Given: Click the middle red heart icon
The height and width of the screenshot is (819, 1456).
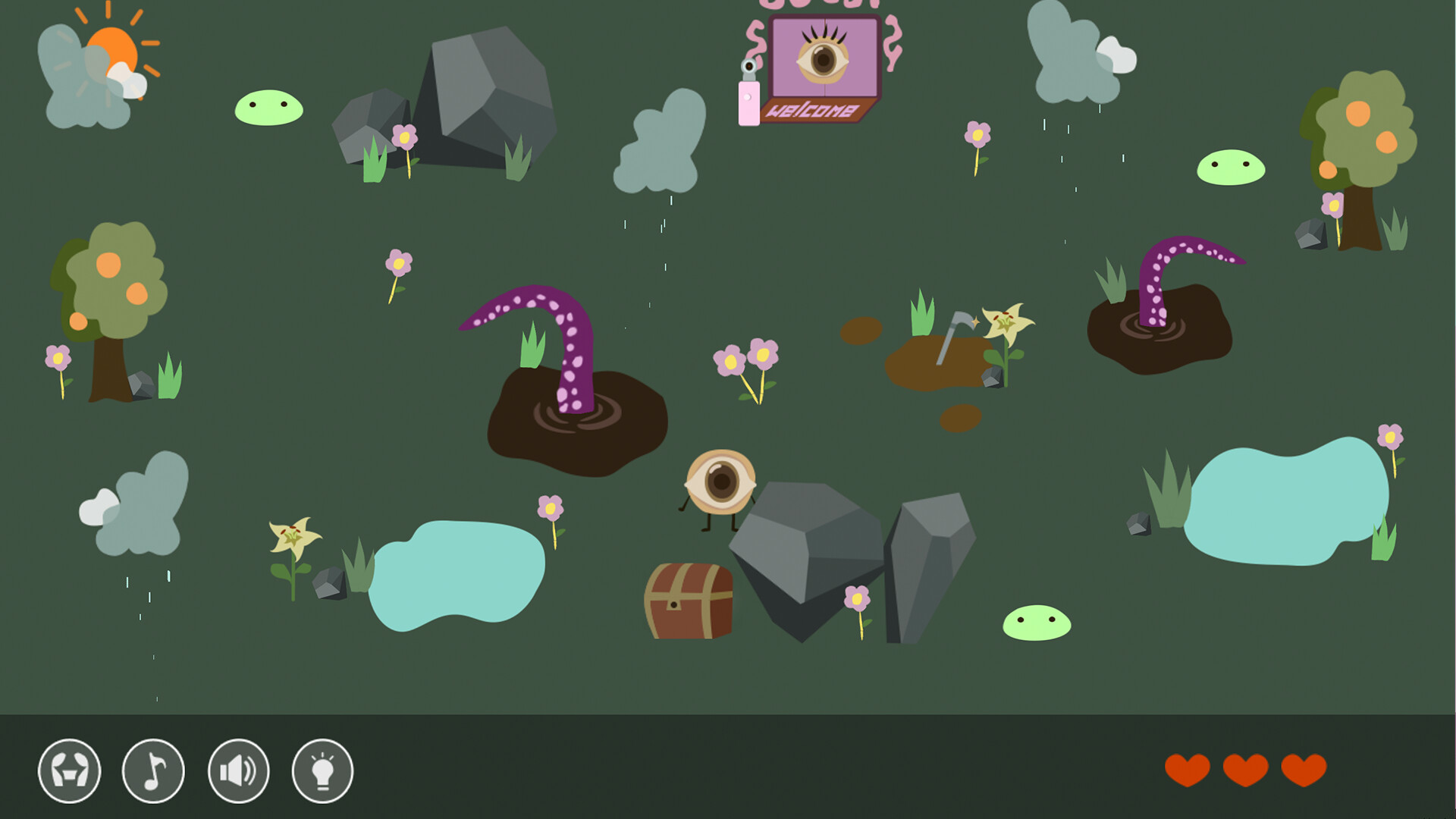Looking at the screenshot, I should click(1246, 768).
